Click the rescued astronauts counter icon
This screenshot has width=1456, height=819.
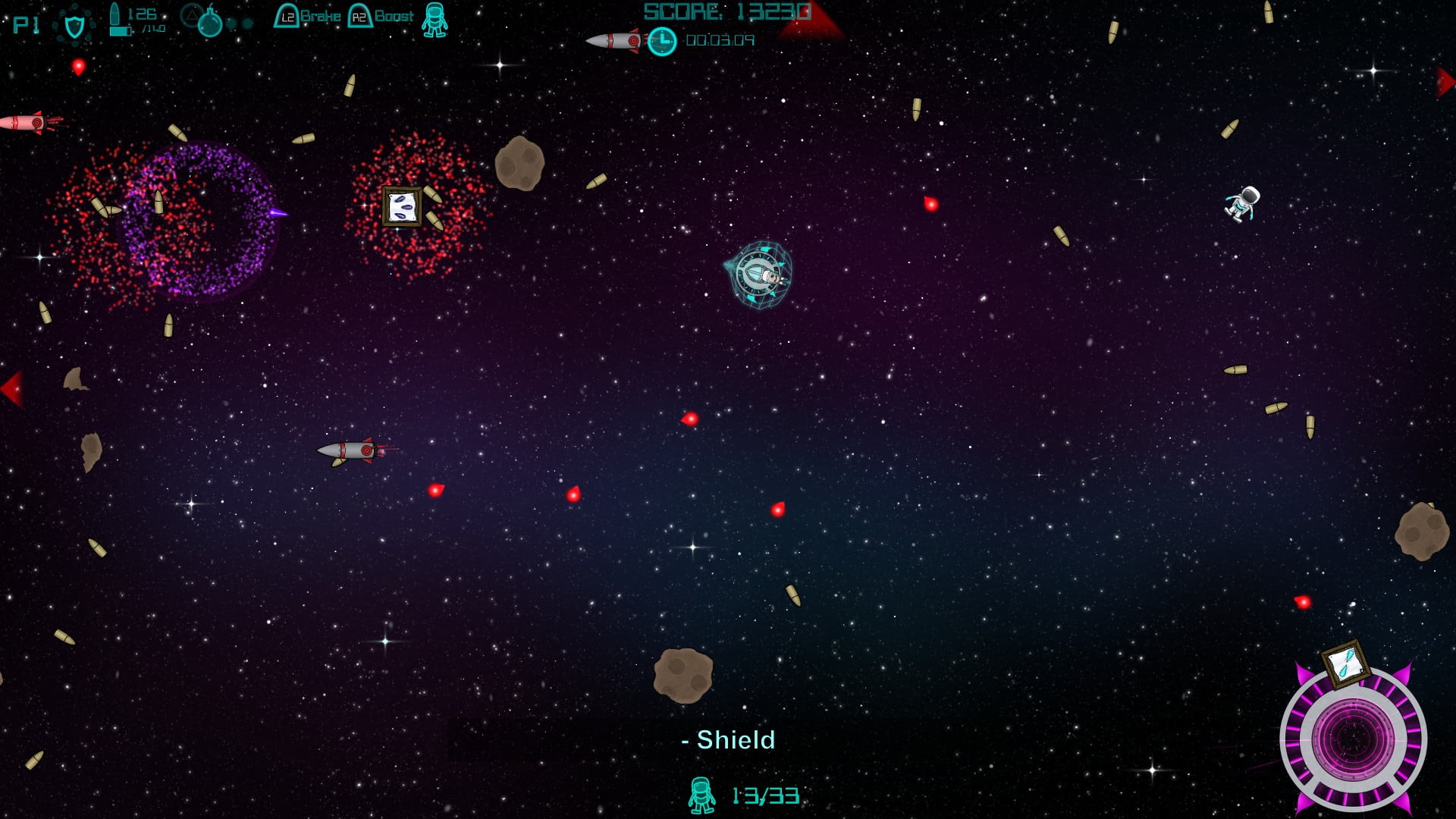pyautogui.click(x=701, y=795)
